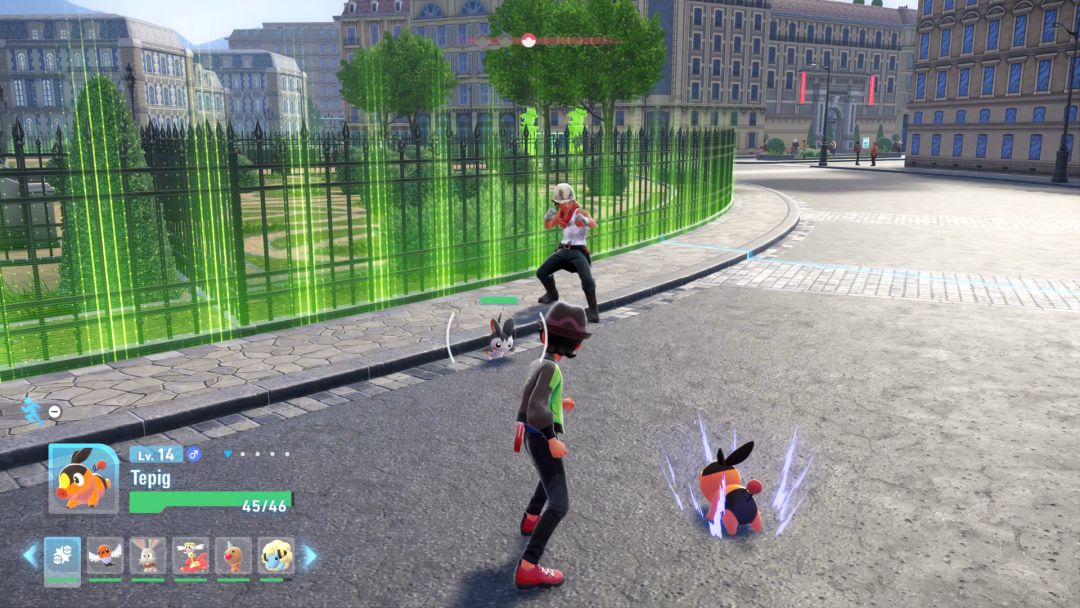
Task: Pick Mareep from the party bar
Action: 276,555
